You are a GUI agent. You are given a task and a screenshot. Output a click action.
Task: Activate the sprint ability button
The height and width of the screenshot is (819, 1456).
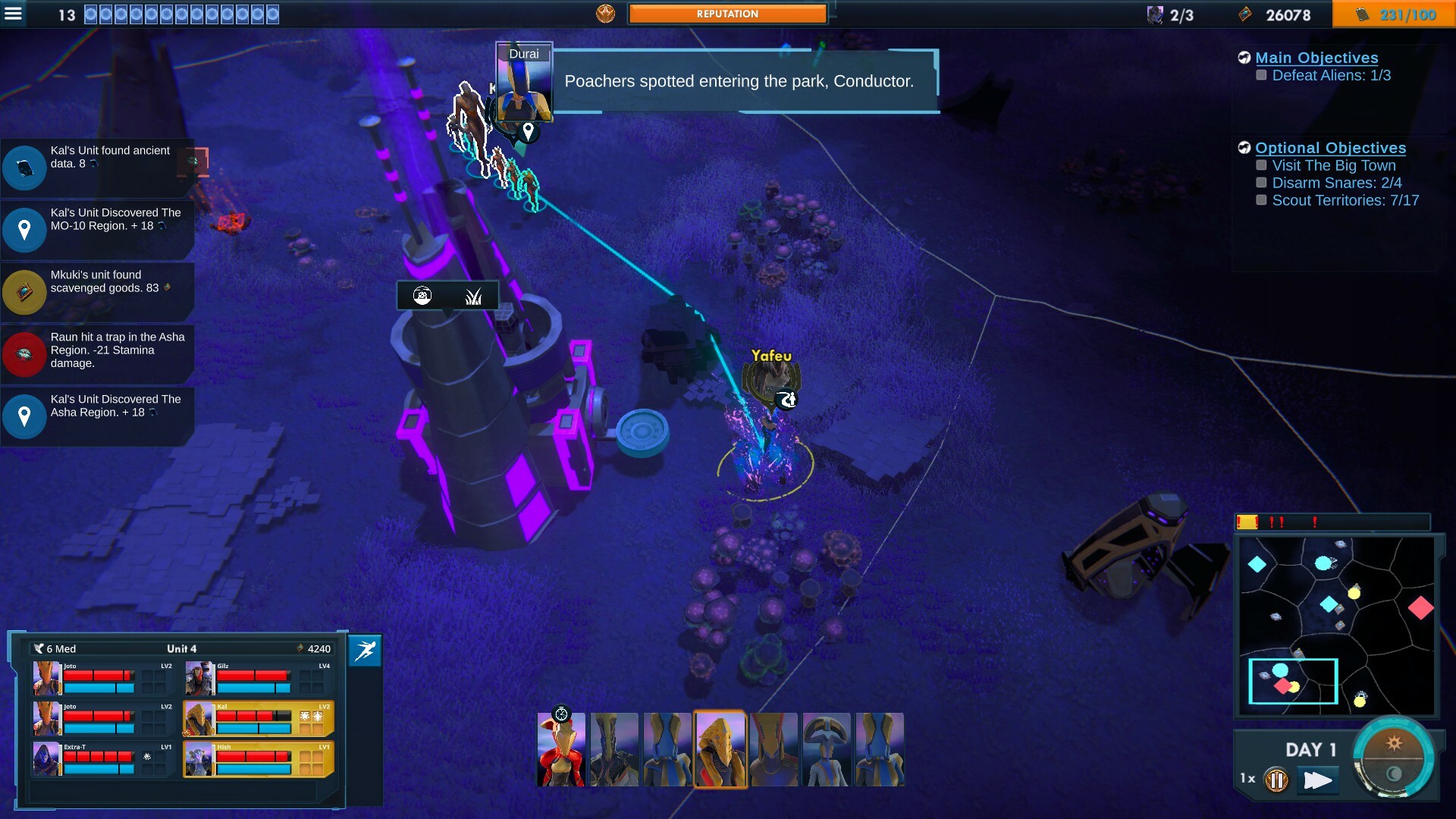(x=365, y=651)
